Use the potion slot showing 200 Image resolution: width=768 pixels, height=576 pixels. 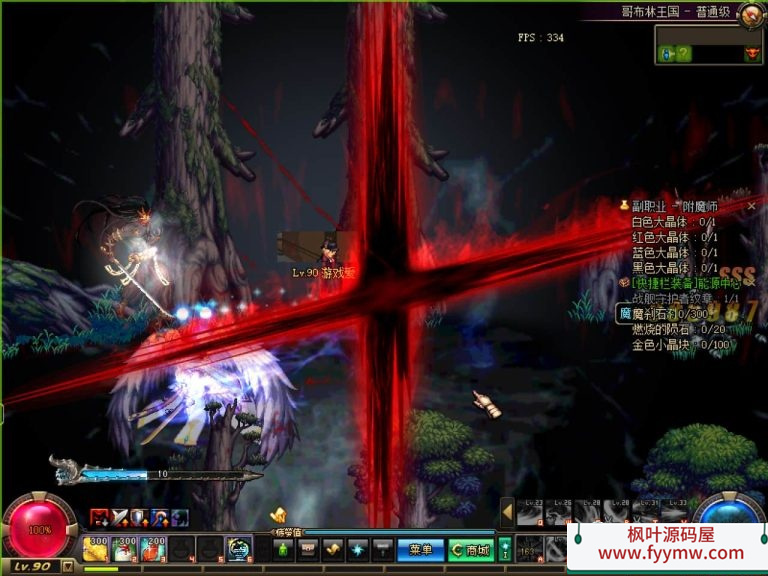153,548
